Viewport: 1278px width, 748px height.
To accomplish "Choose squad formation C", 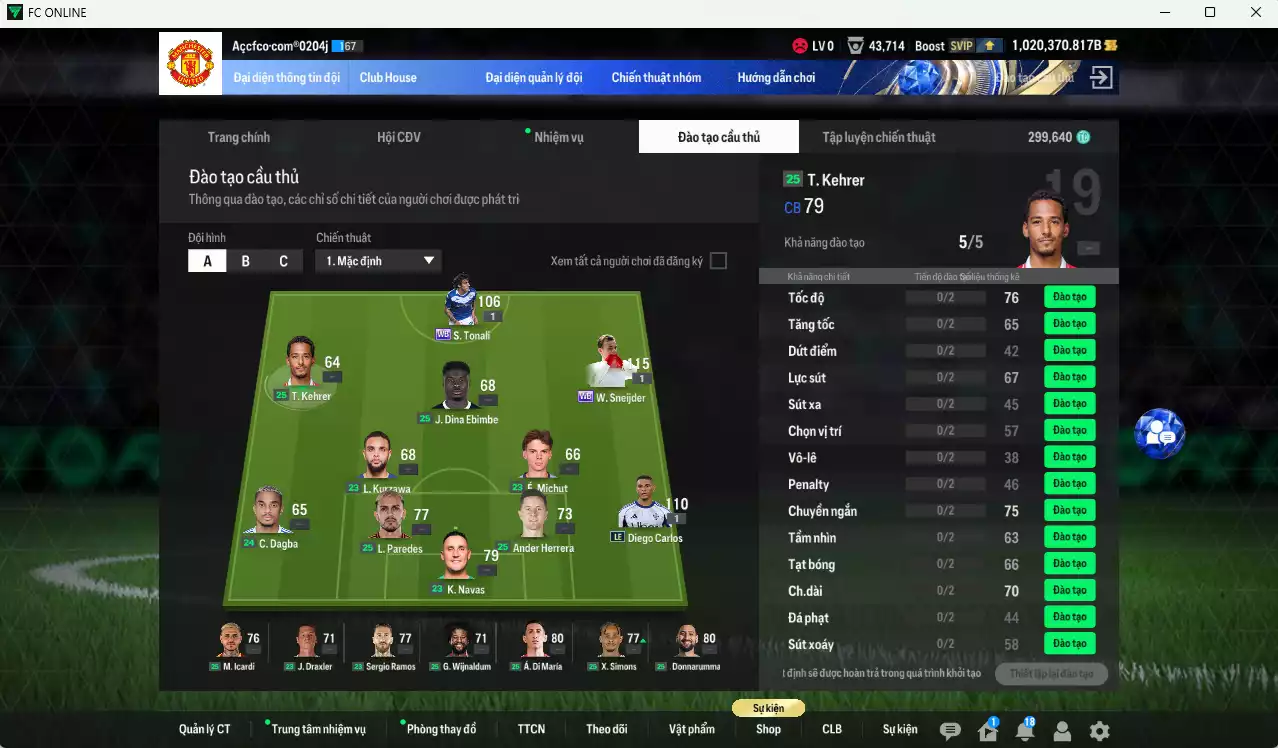I will pos(283,261).
